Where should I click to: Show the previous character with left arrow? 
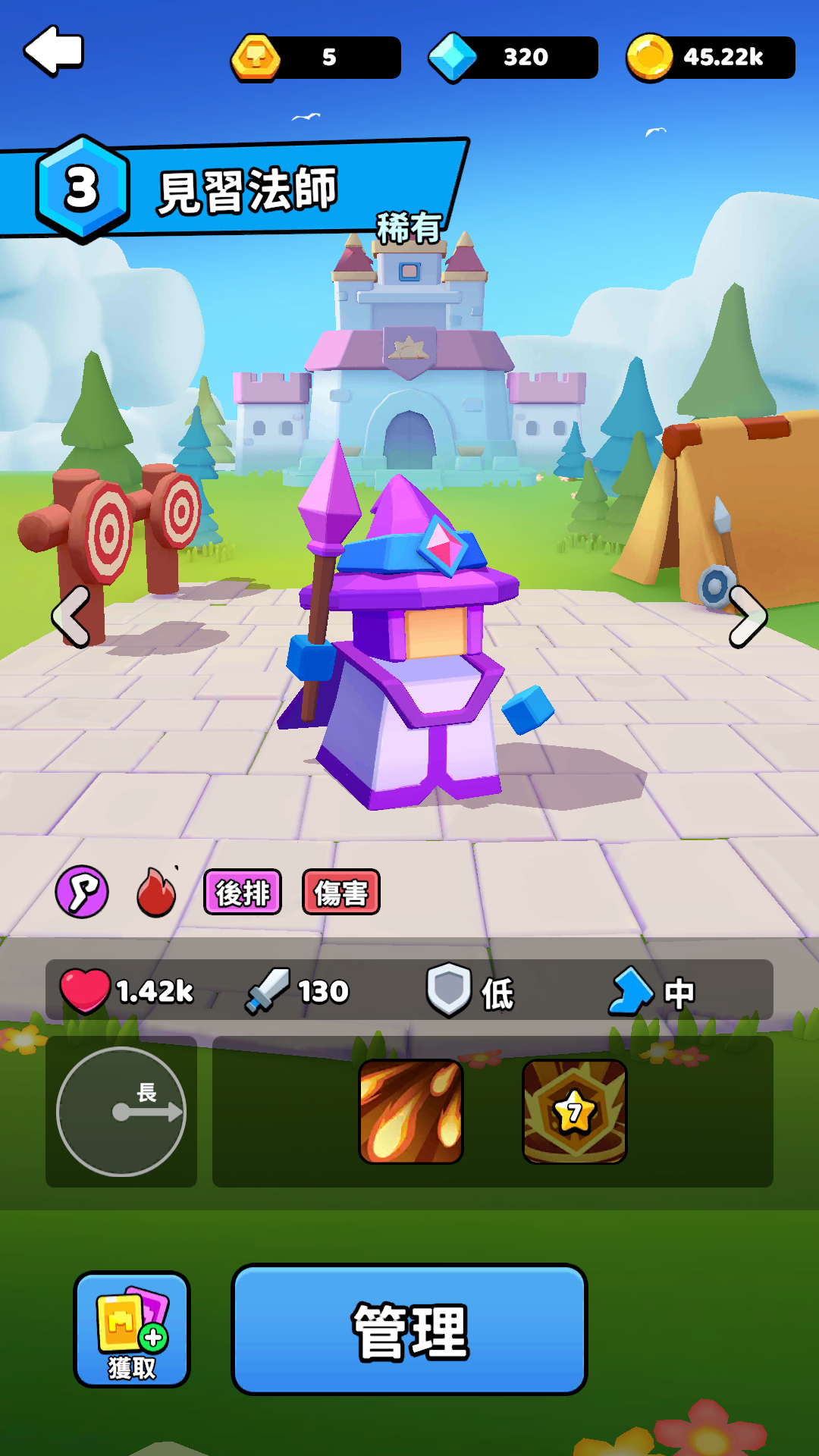click(71, 617)
